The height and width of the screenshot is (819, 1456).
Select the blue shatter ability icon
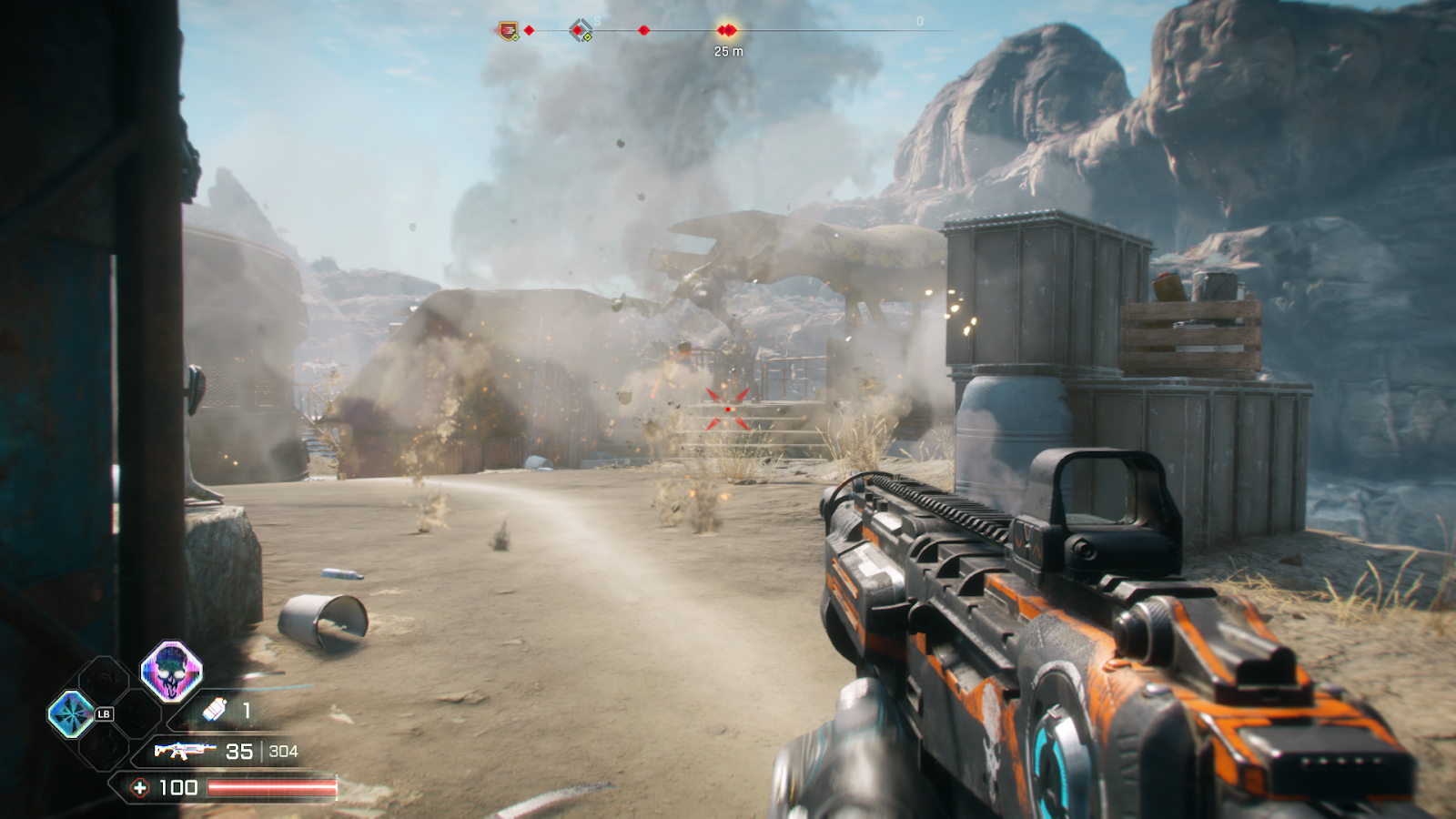pyautogui.click(x=70, y=713)
